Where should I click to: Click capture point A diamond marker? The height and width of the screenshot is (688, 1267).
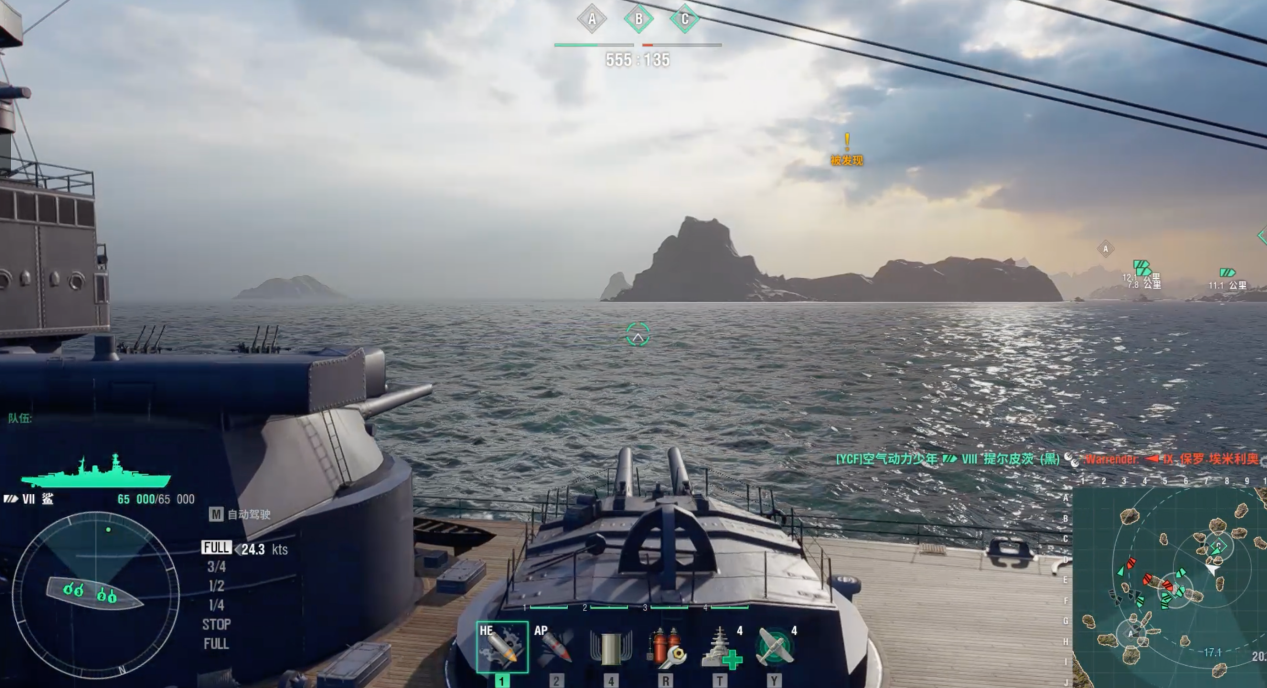pyautogui.click(x=592, y=18)
